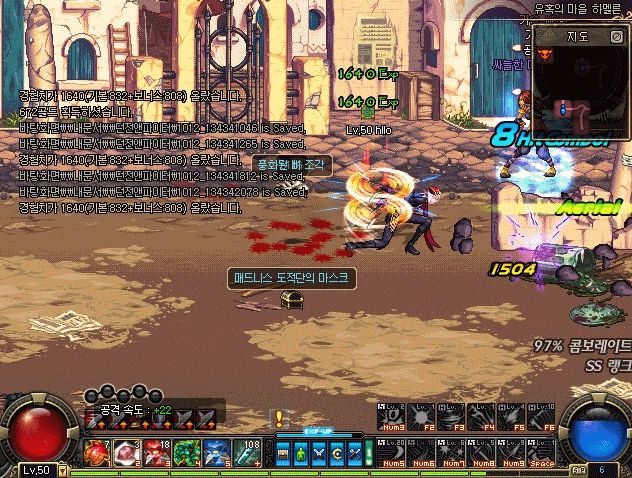Use the blue item in quick slot 5
Viewport: 632px width, 478px height.
[x=217, y=453]
